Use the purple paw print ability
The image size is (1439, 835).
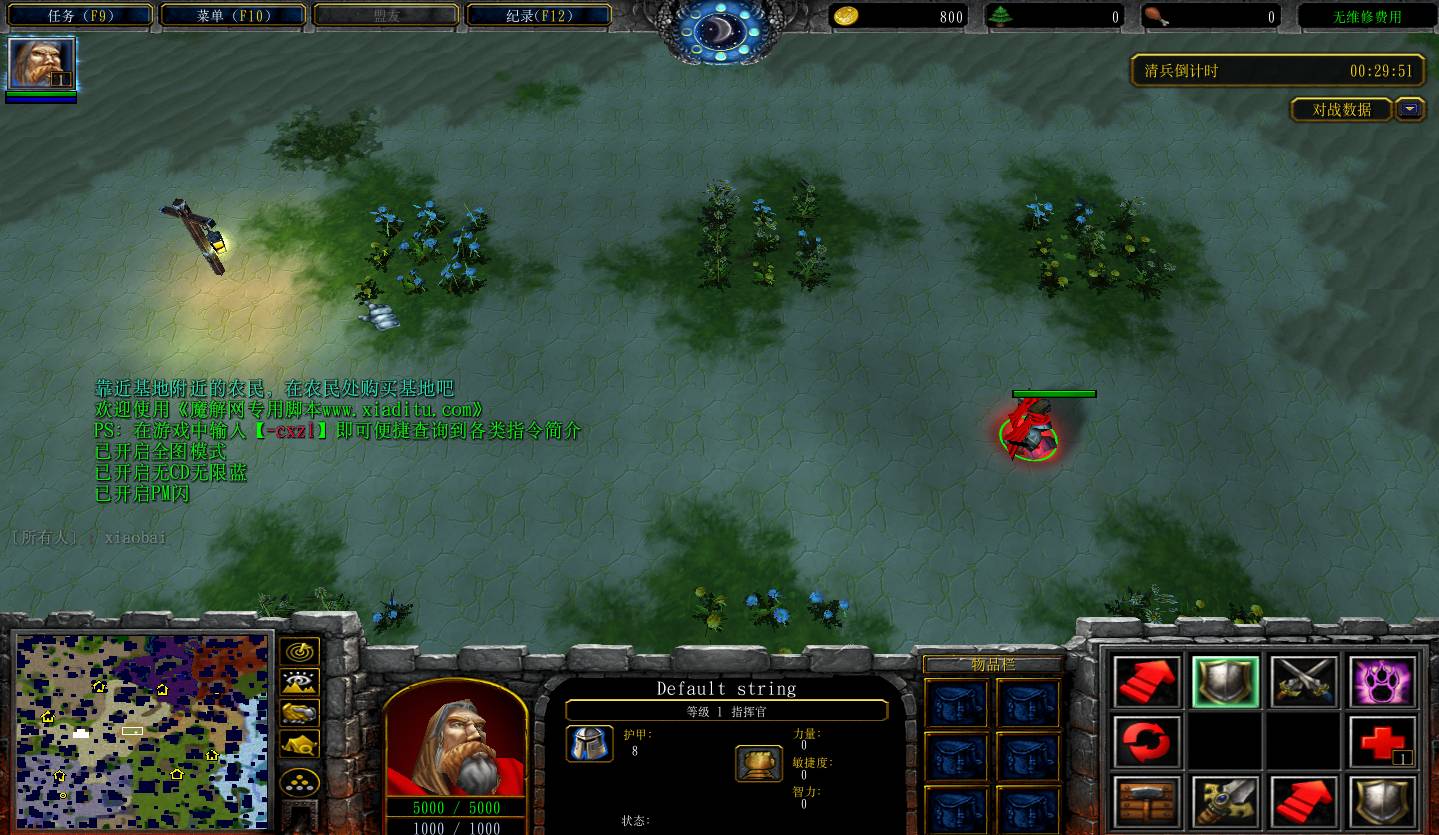click(x=1382, y=682)
